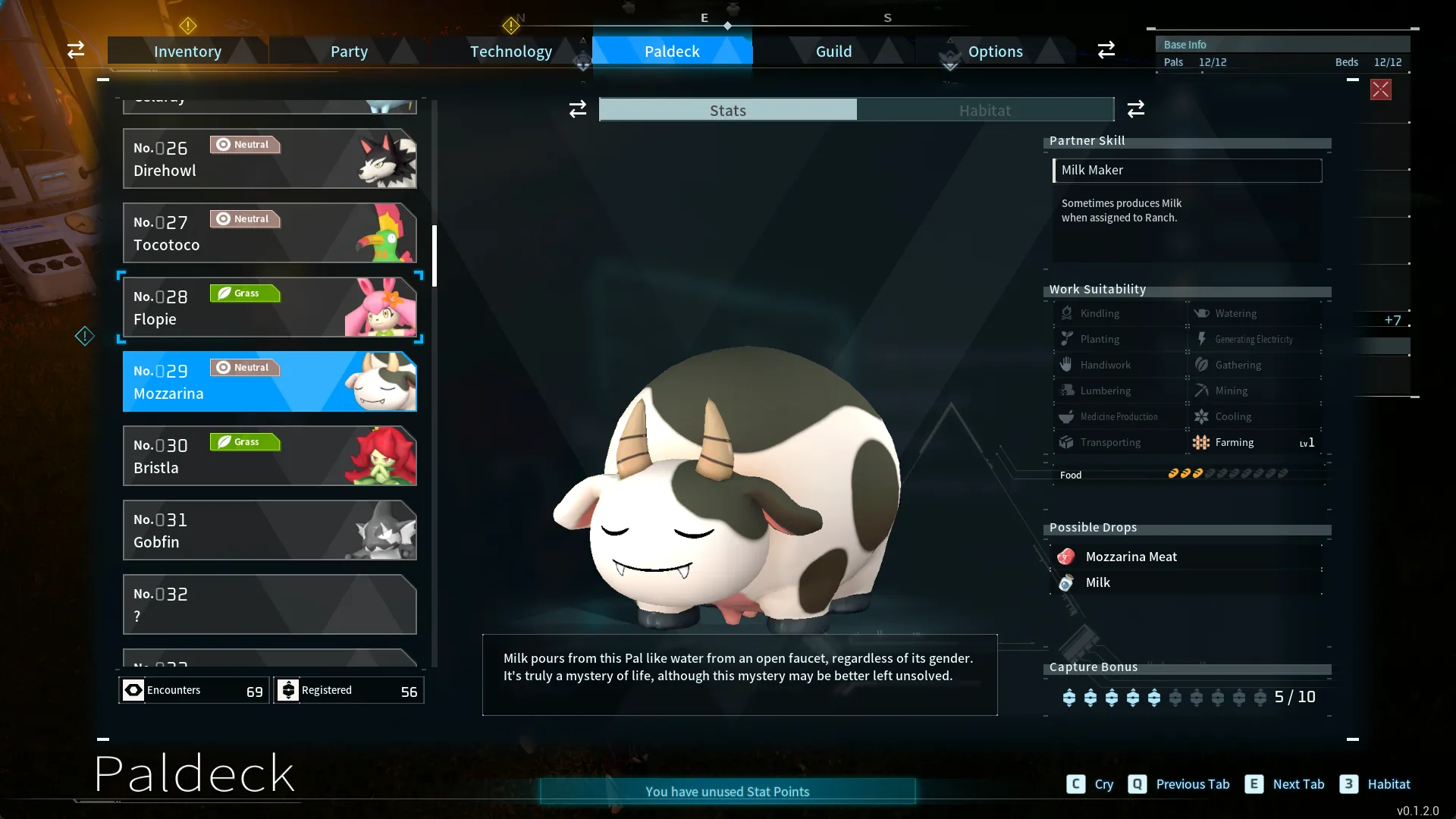Select Mozzarina Meat in Possible Drops
Viewport: 1456px width, 819px height.
tap(1131, 557)
